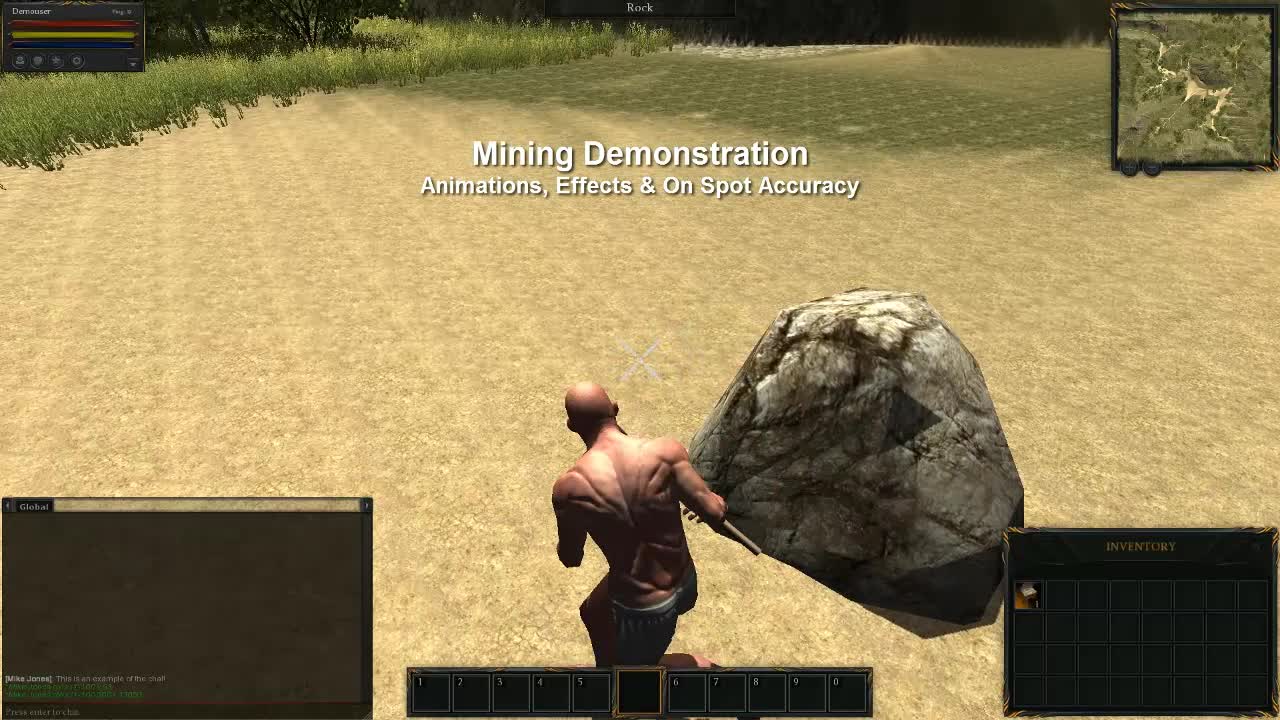Collapse the Demouser player frame

click(133, 63)
